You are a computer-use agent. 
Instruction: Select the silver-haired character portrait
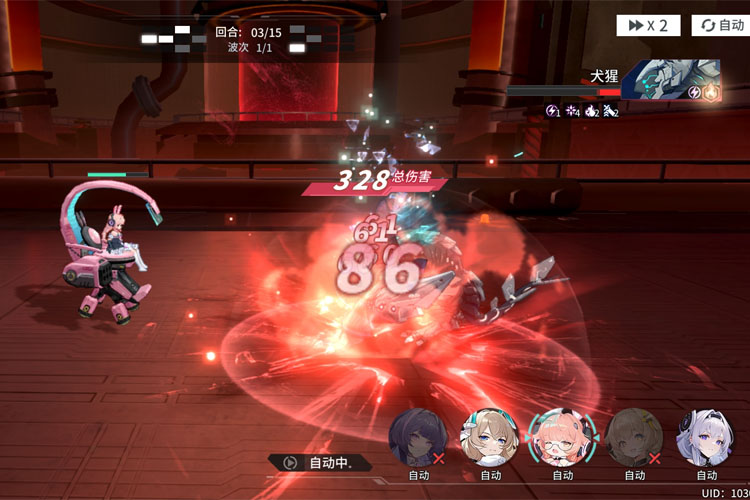[x=706, y=437]
